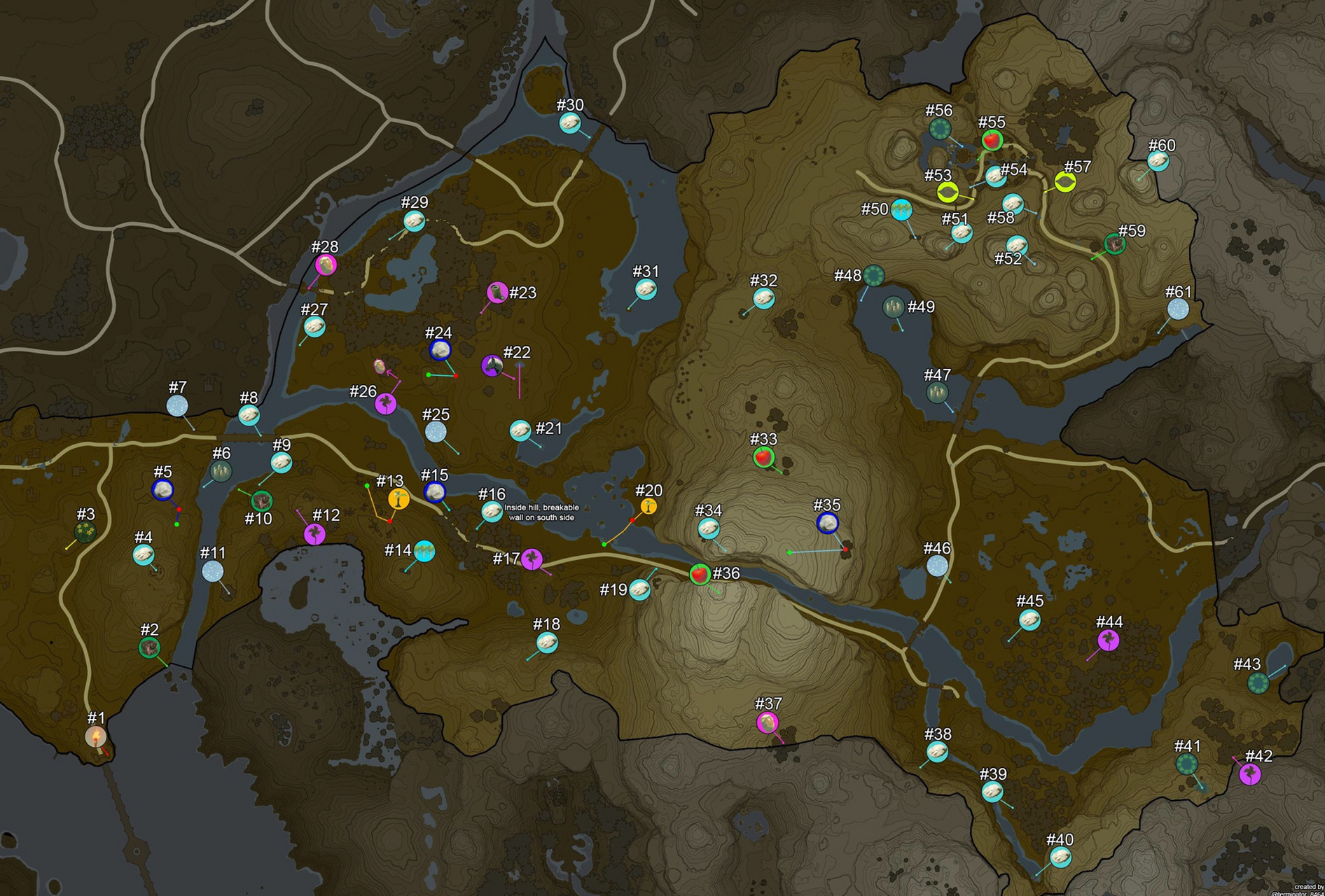The width and height of the screenshot is (1325, 896).
Task: Pick the blue-ringed rock marker #35
Action: (x=828, y=522)
